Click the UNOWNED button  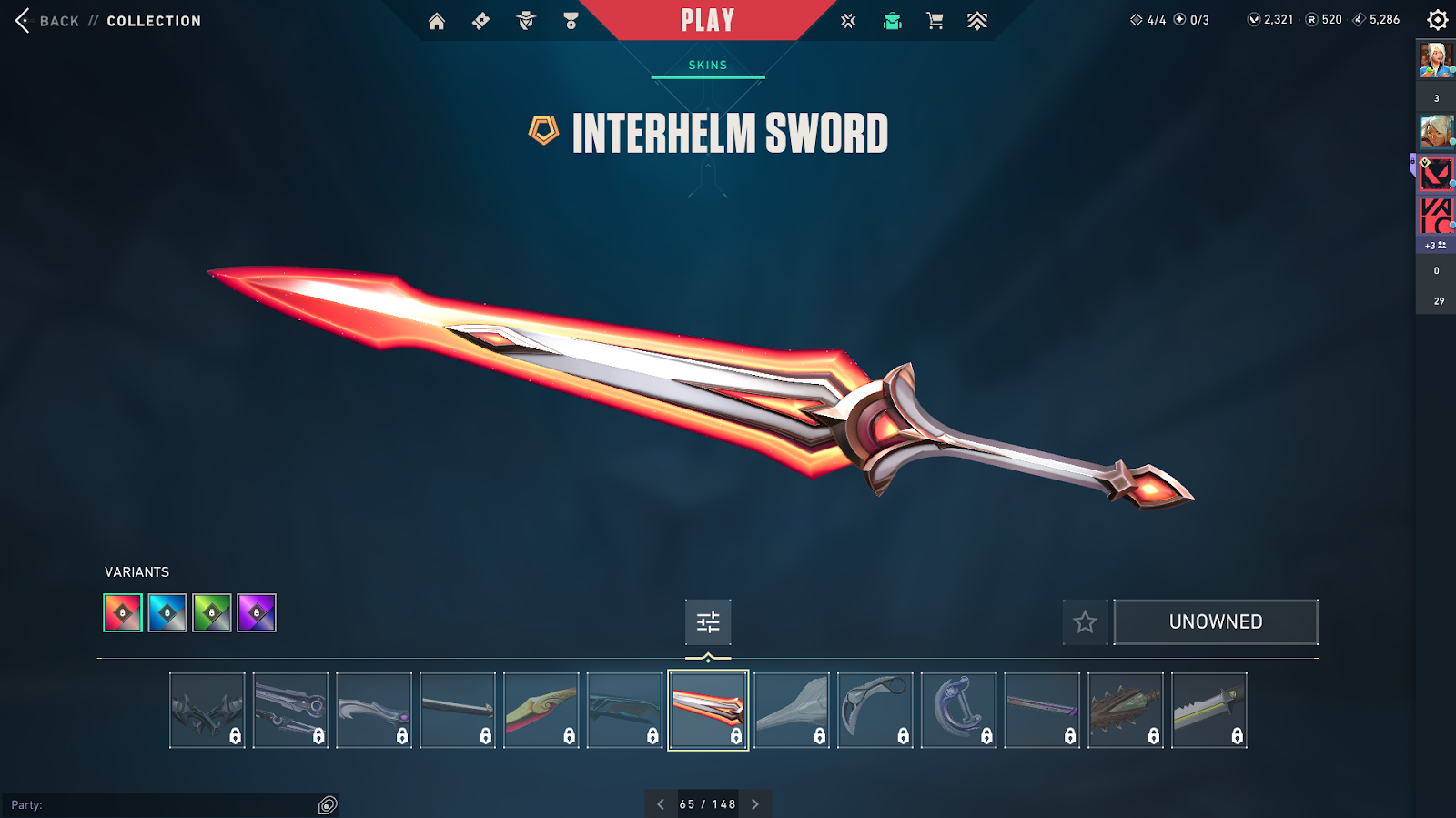tap(1216, 622)
